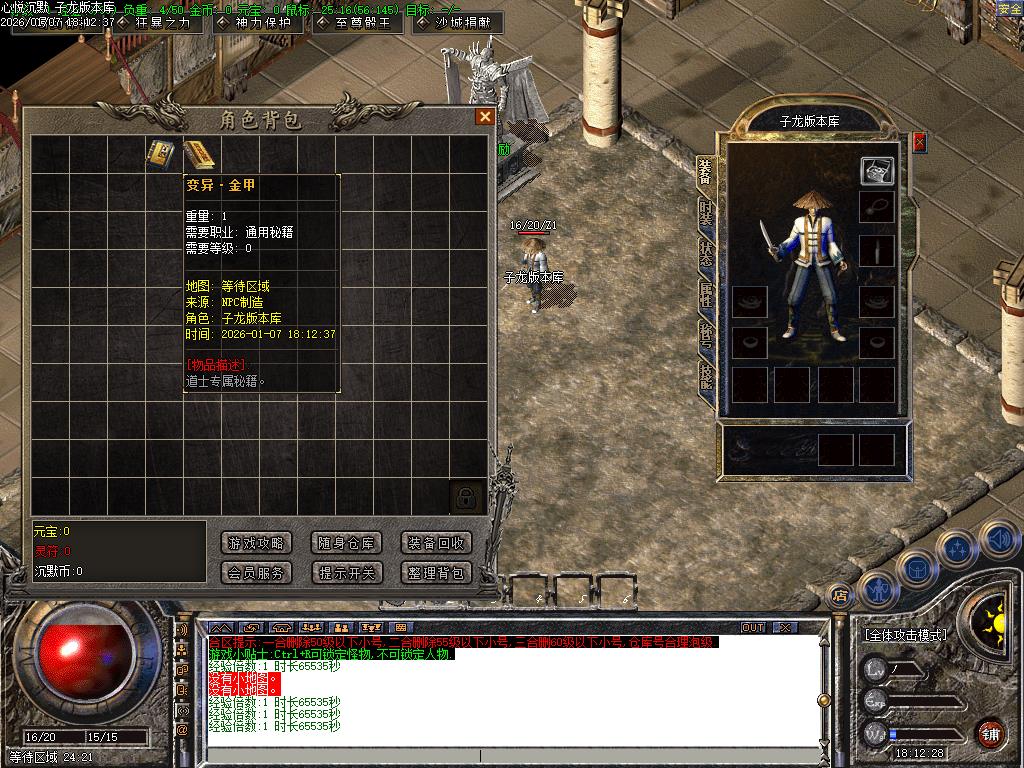Open the red 铺 stall button

click(989, 732)
